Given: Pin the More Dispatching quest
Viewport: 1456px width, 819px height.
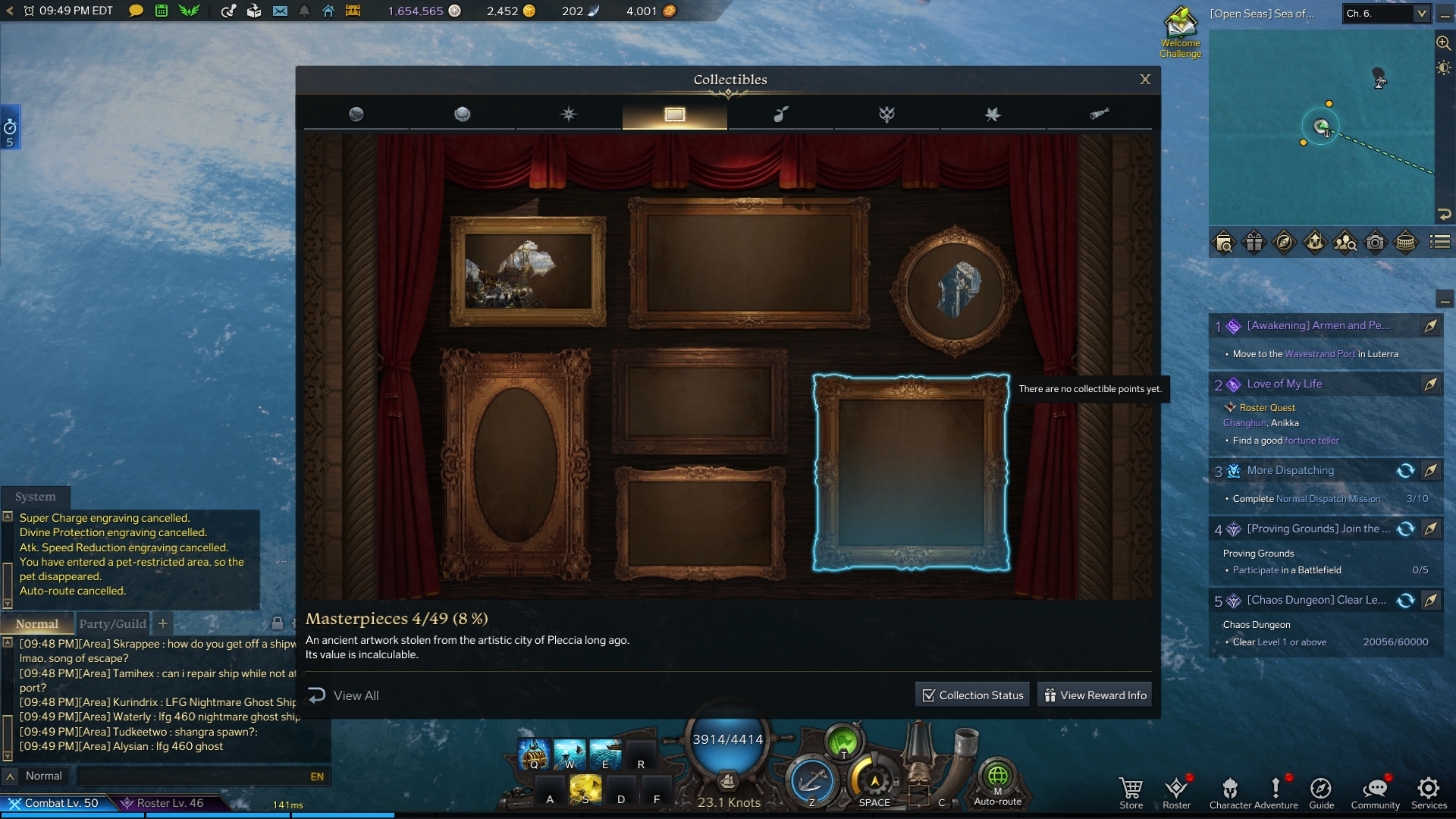Looking at the screenshot, I should coord(1432,470).
